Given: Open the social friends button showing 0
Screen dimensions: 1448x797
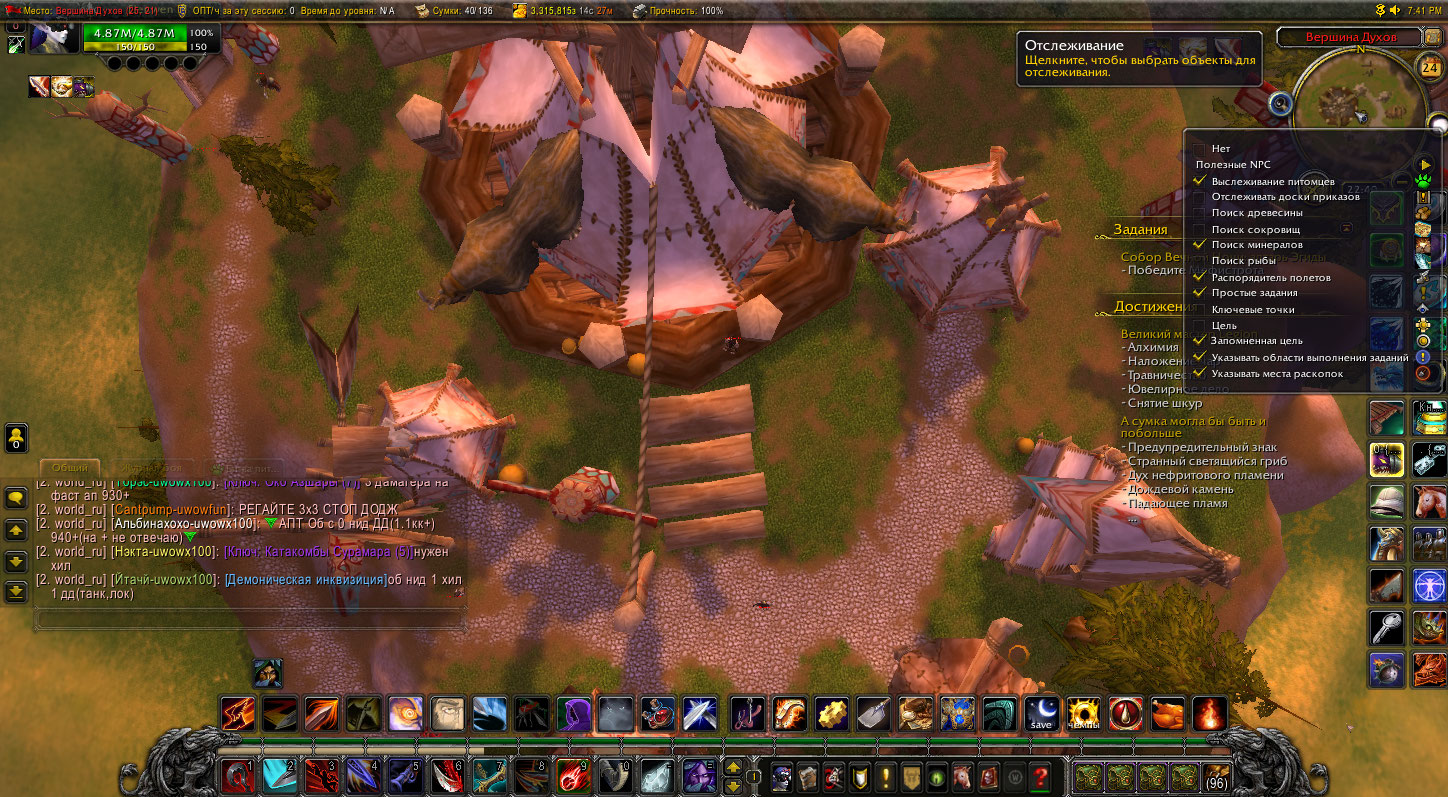Looking at the screenshot, I should click(16, 438).
